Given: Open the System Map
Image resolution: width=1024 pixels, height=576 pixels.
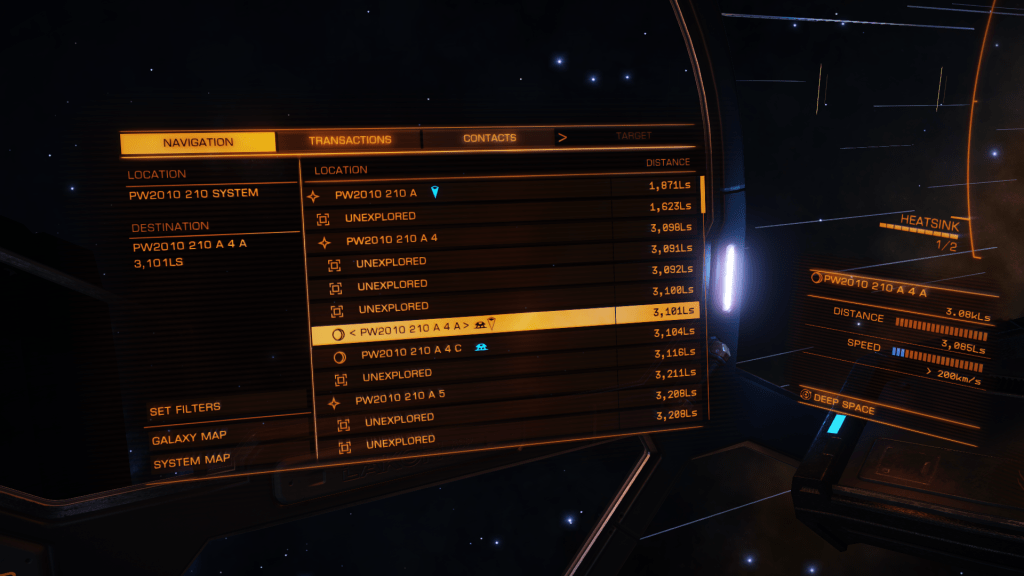Looking at the screenshot, I should pos(191,460).
